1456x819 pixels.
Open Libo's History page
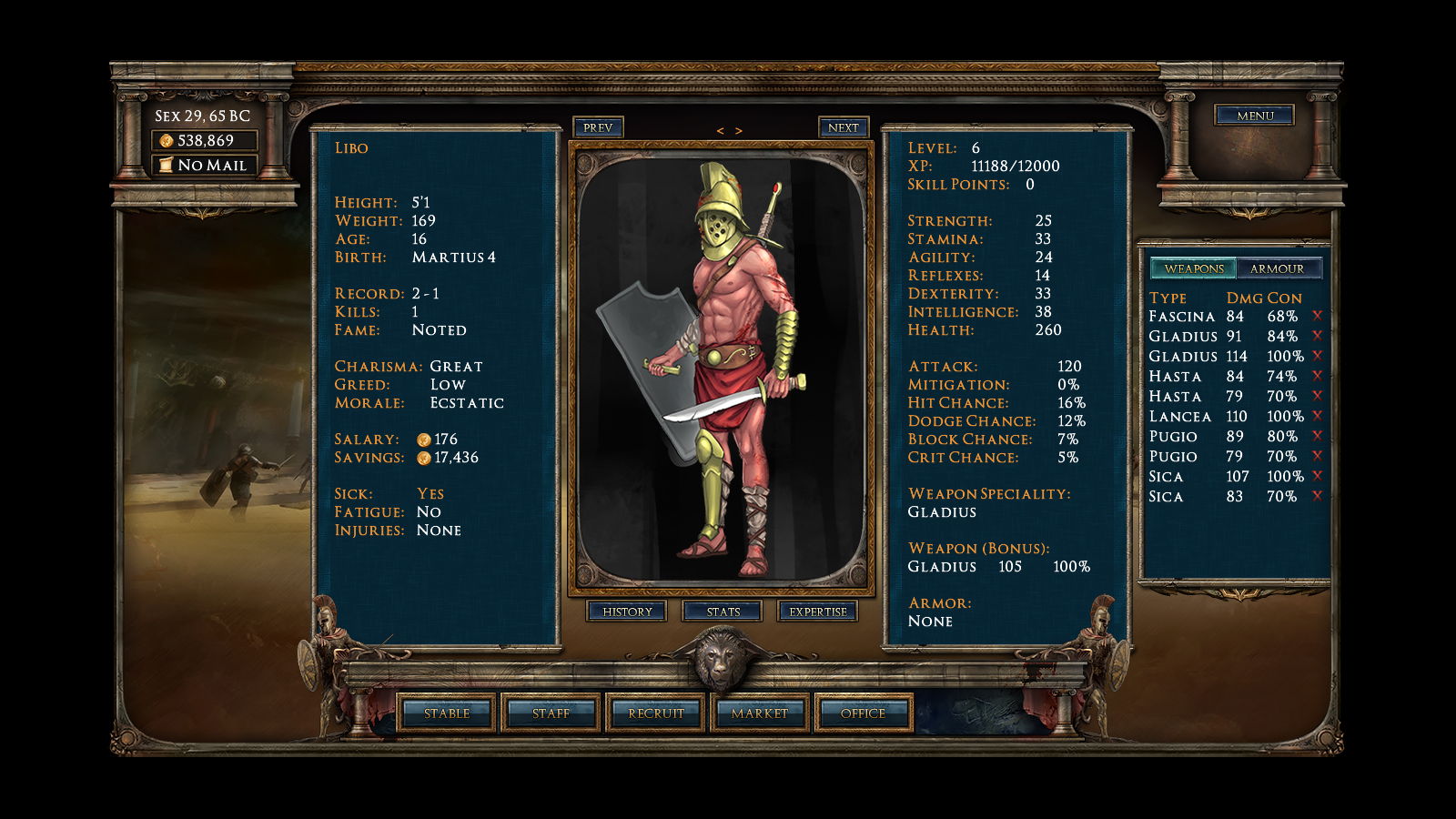627,612
